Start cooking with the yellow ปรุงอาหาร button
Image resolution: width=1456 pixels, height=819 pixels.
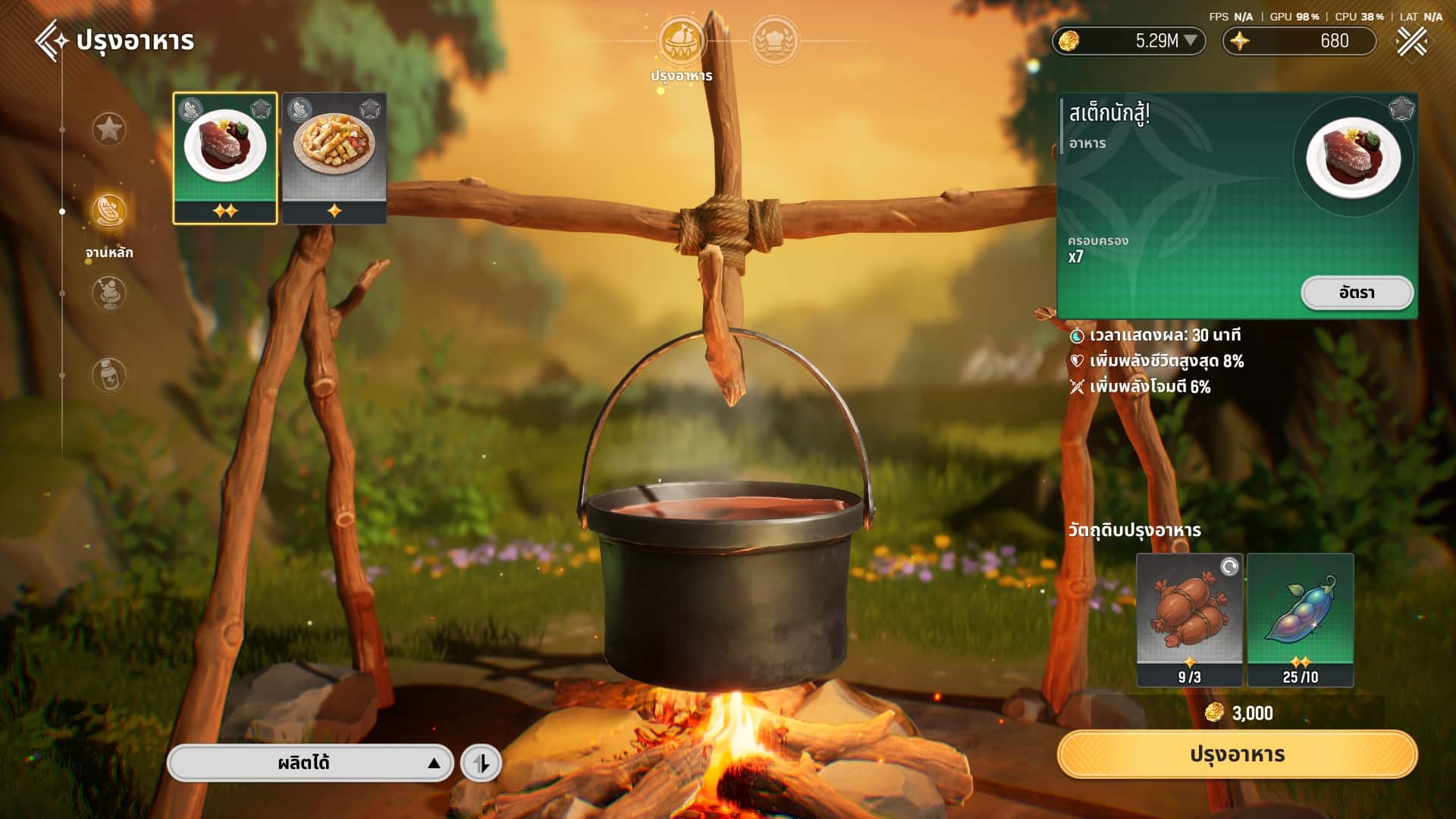point(1237,755)
